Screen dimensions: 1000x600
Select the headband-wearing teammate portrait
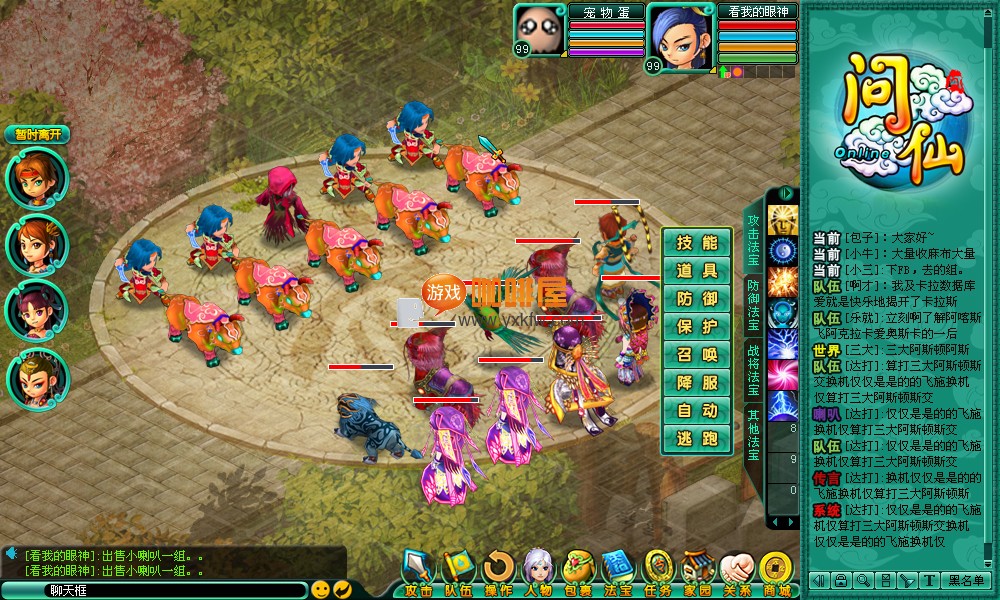[x=37, y=178]
